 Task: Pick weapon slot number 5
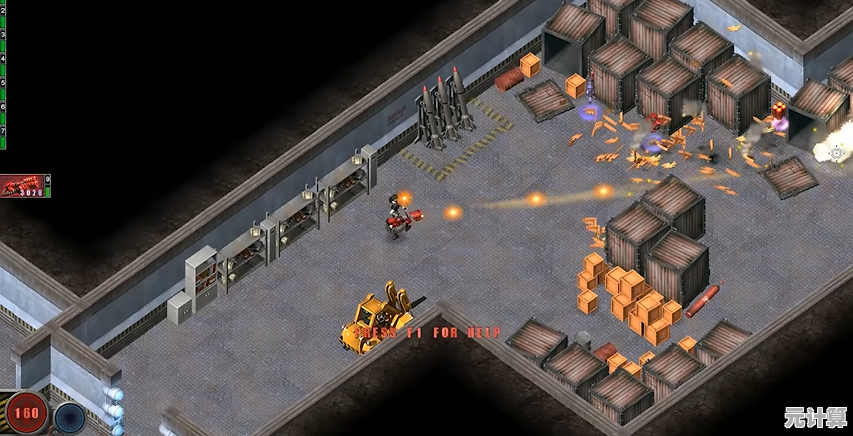3,84
